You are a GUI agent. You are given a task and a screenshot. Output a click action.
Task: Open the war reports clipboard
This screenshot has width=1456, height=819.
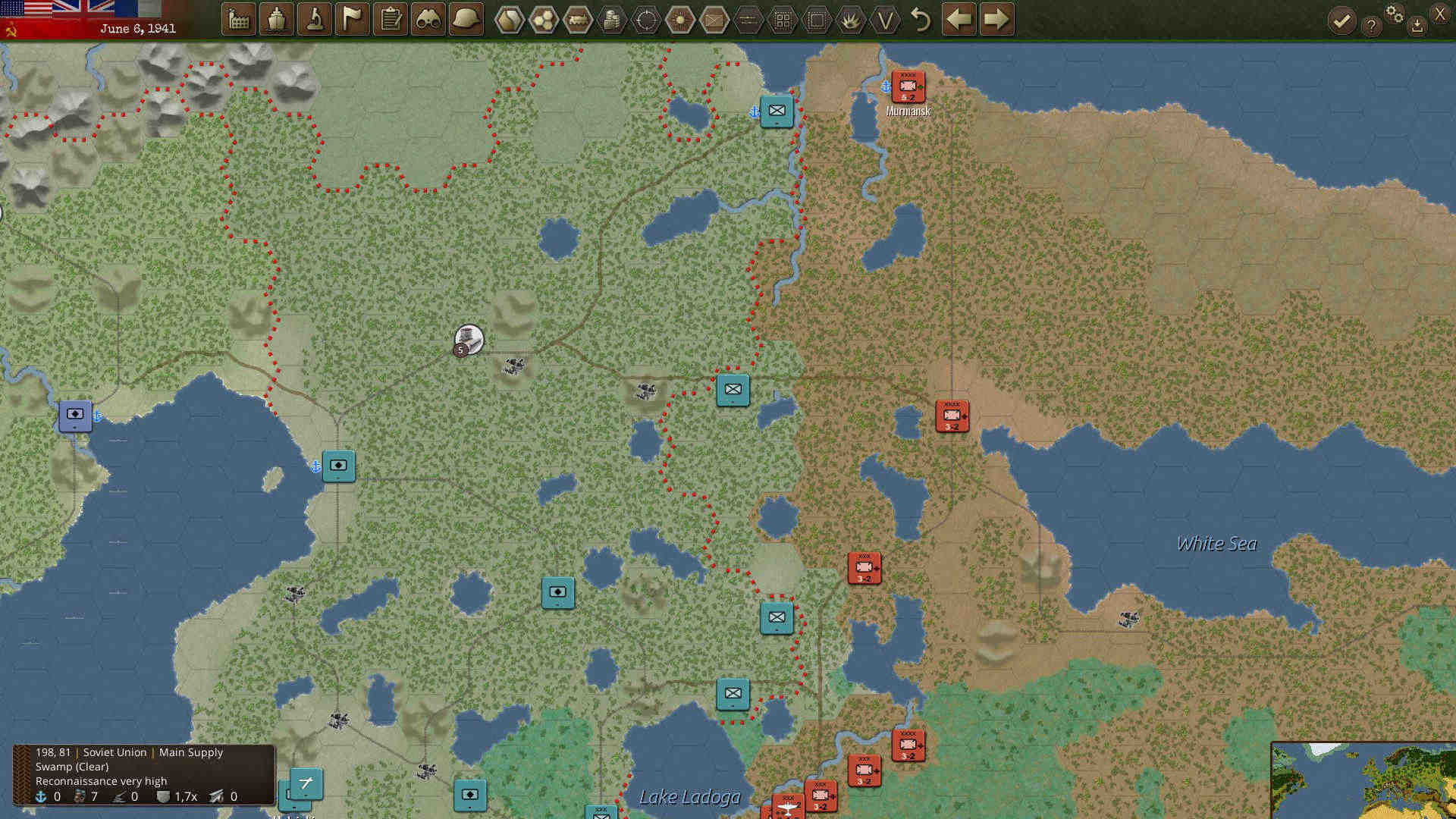(391, 19)
